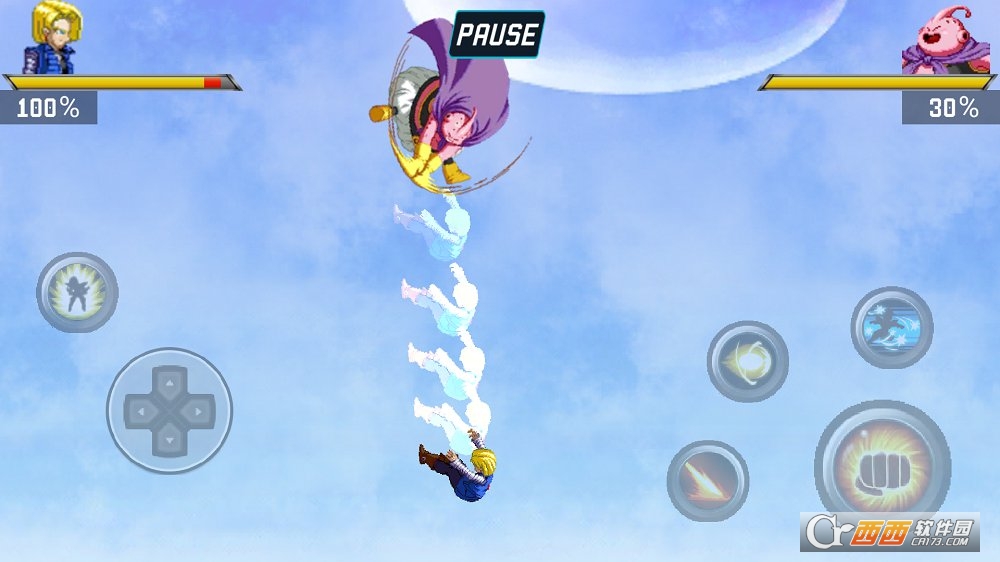Activate the power-up aura transformation button
Image resolution: width=1000 pixels, height=562 pixels.
tap(77, 292)
